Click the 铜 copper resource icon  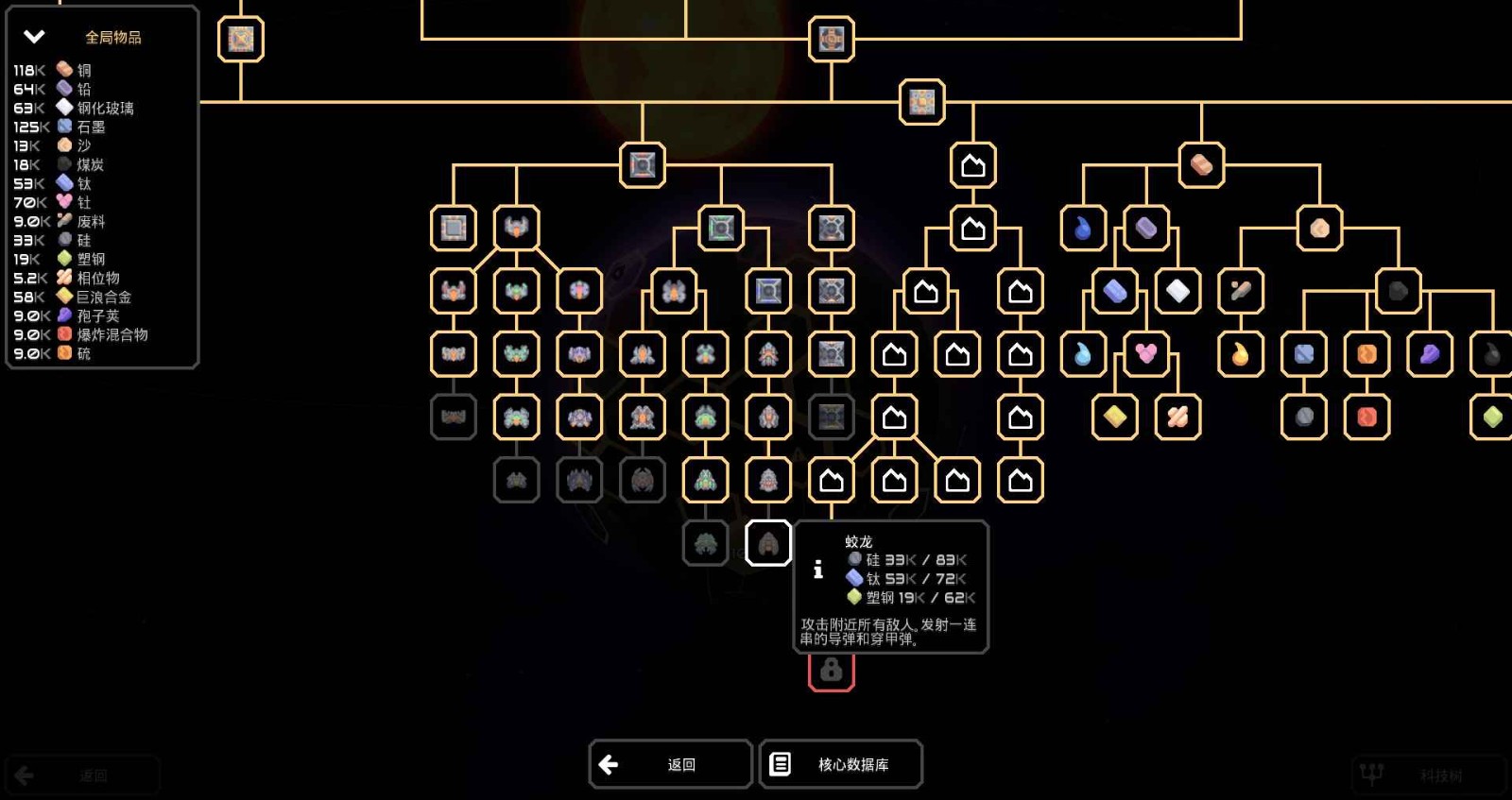[62, 69]
